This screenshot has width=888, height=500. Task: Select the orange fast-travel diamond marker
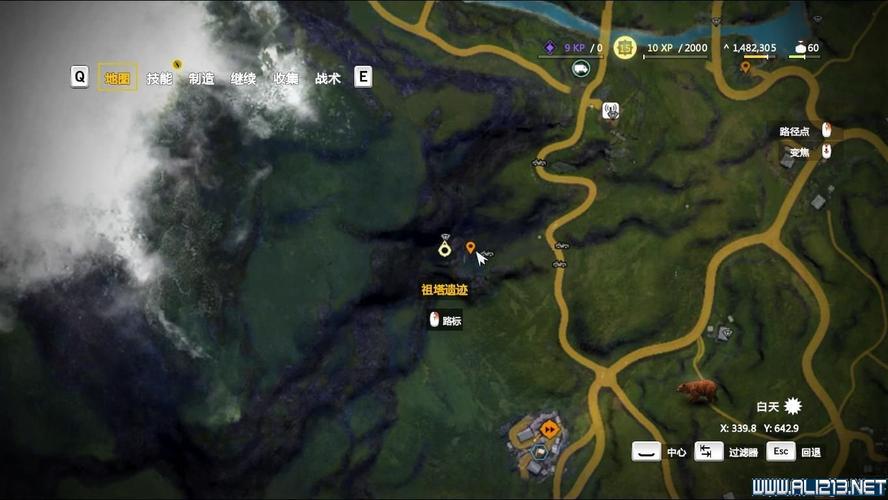[549, 430]
